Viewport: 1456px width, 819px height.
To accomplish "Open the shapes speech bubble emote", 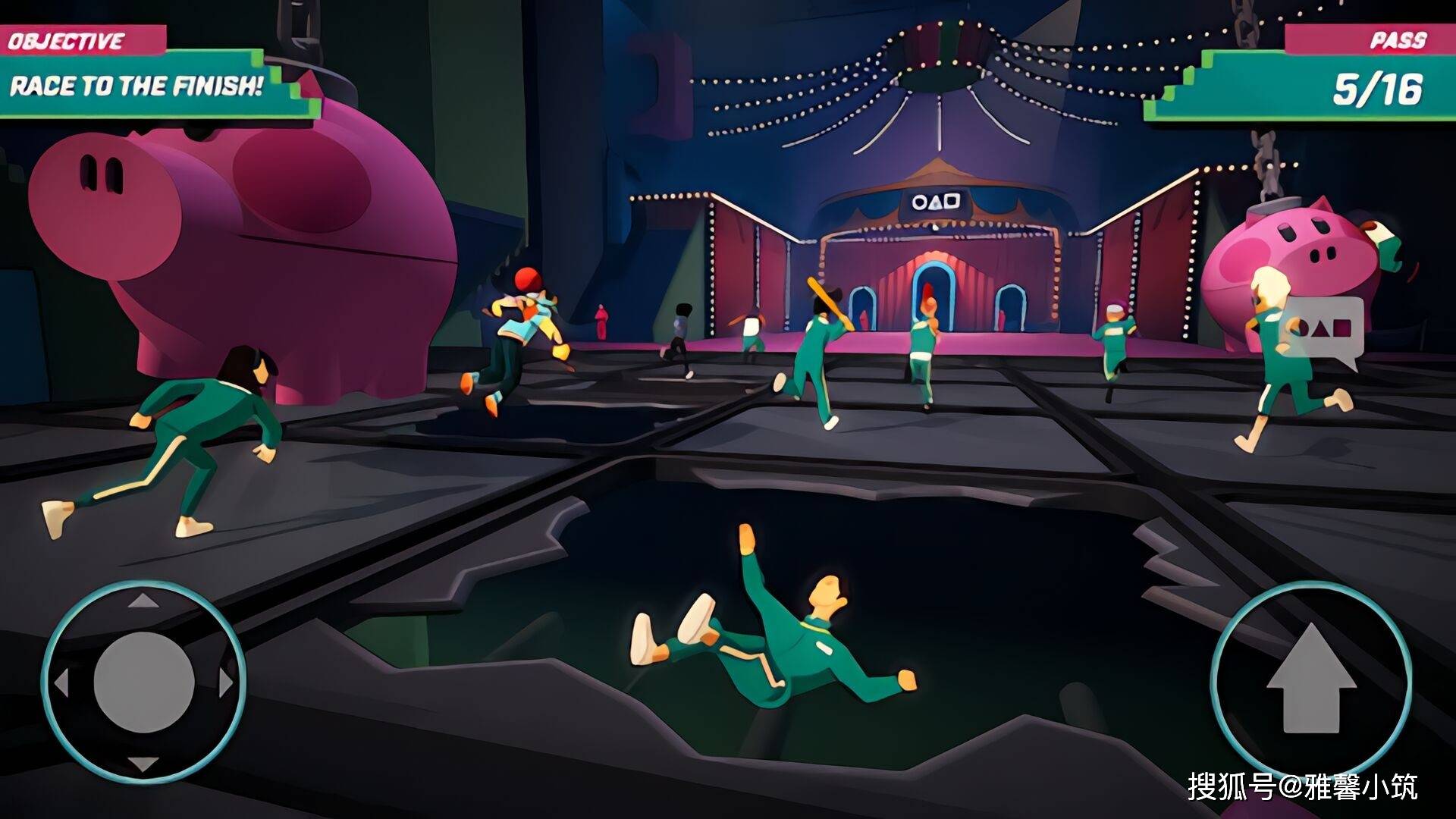I will pos(1324,330).
